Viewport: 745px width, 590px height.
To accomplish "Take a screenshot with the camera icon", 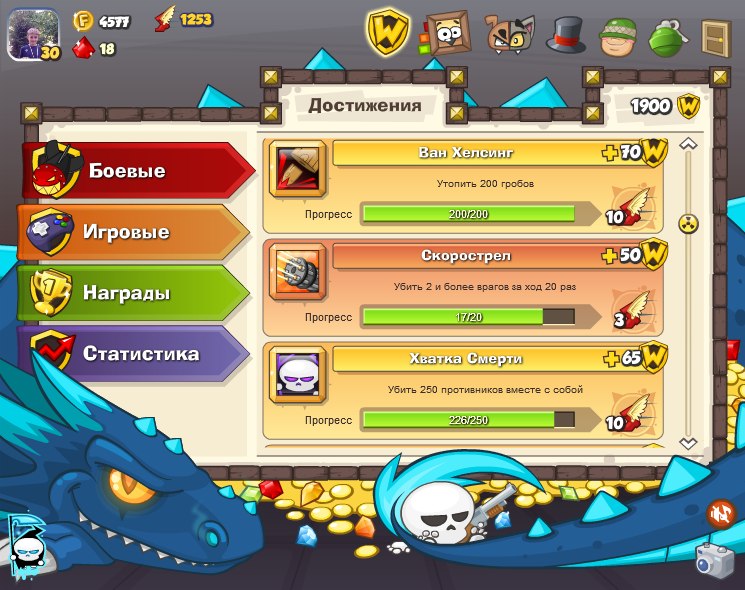I will pyautogui.click(x=714, y=561).
